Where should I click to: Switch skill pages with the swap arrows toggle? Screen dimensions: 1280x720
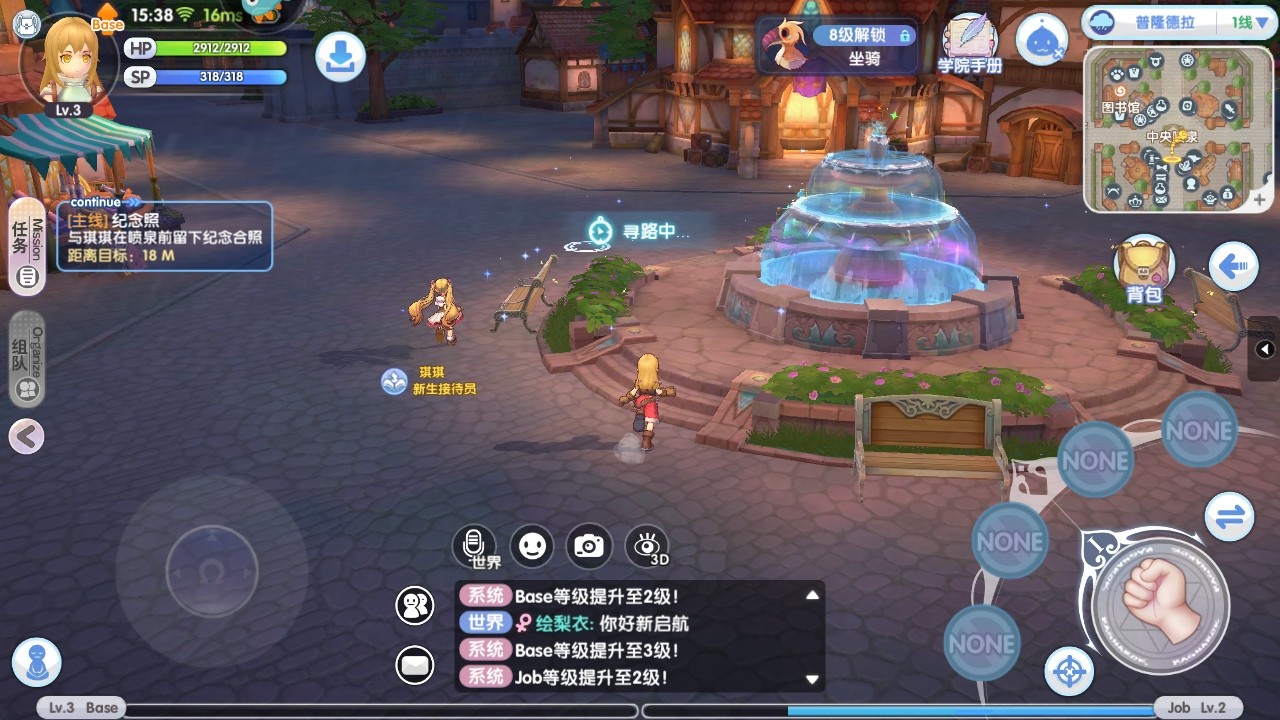[1230, 517]
